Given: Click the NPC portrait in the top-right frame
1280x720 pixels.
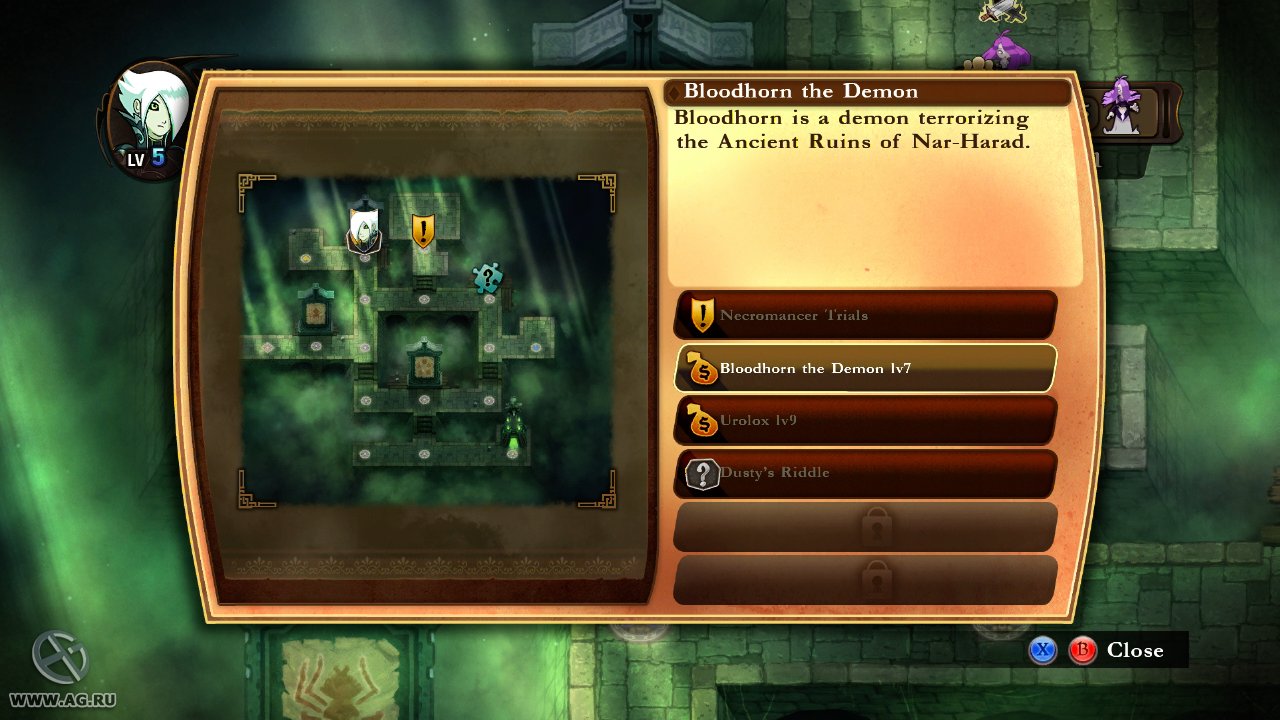Looking at the screenshot, I should pos(1122,110).
